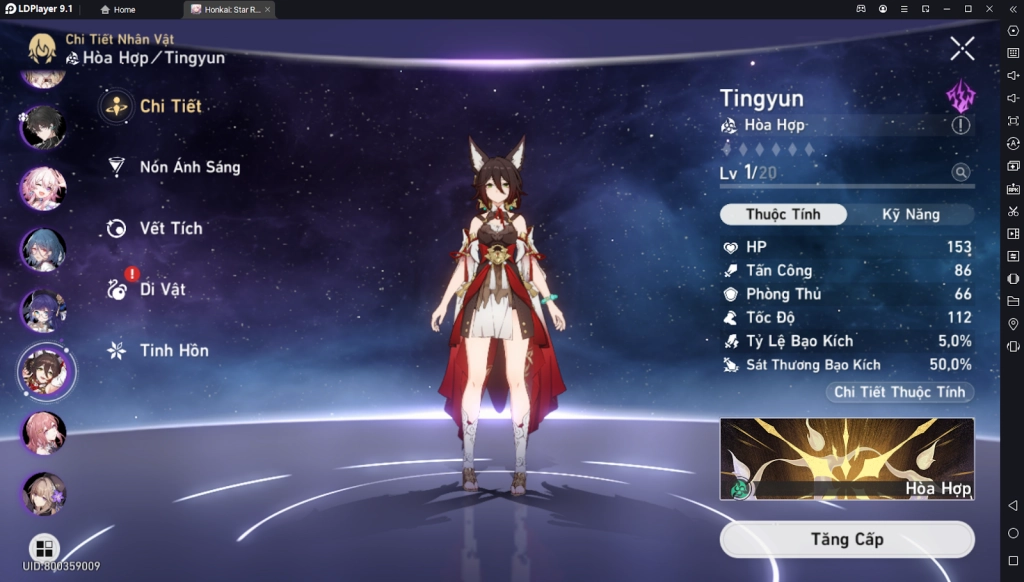Open the Chi Tiết details section
Viewport: 1024px width, 582px height.
coord(156,106)
